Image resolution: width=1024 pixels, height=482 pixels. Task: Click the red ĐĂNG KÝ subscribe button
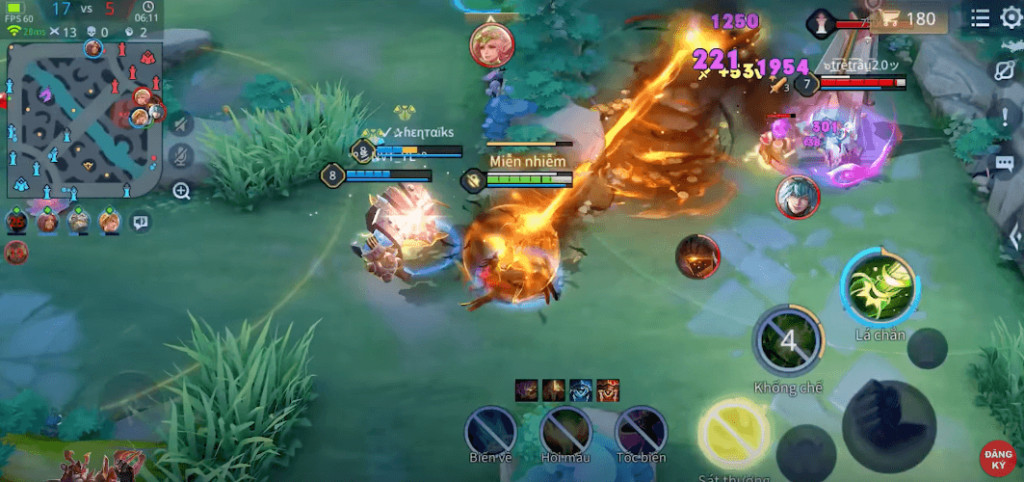[998, 459]
